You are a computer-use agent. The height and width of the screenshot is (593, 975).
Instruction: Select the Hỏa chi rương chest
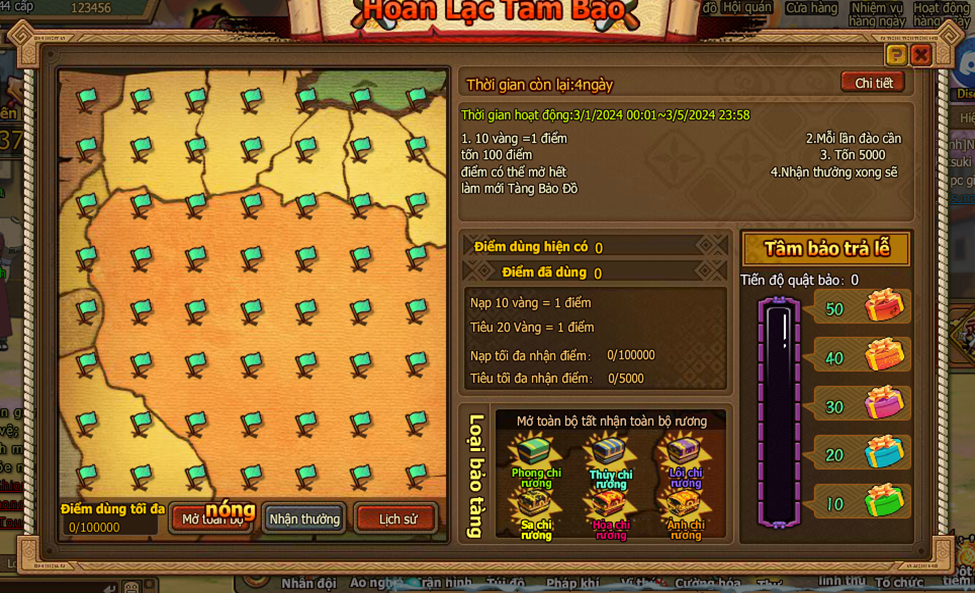click(x=610, y=506)
